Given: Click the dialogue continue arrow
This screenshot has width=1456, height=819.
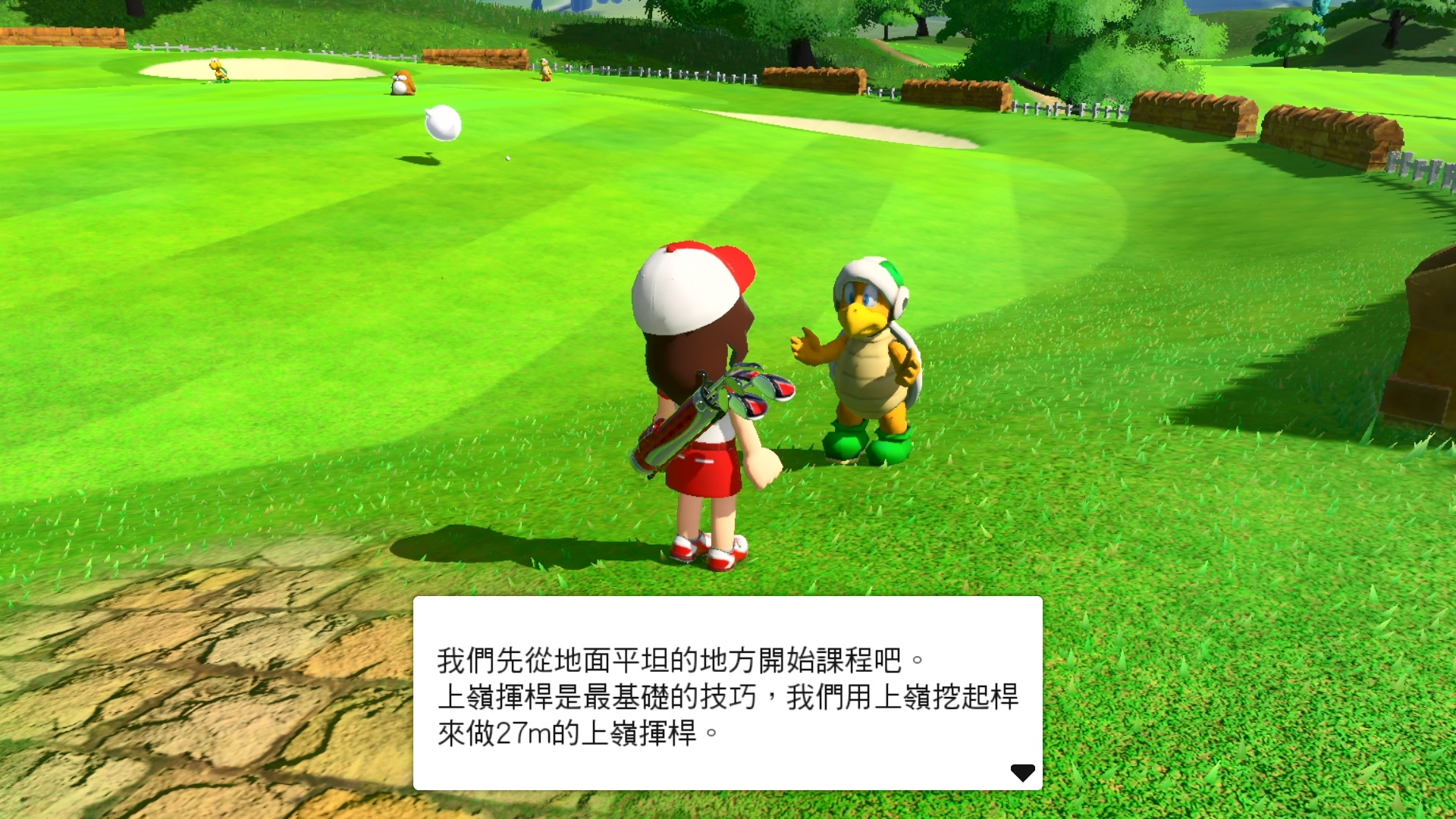Looking at the screenshot, I should [1025, 771].
